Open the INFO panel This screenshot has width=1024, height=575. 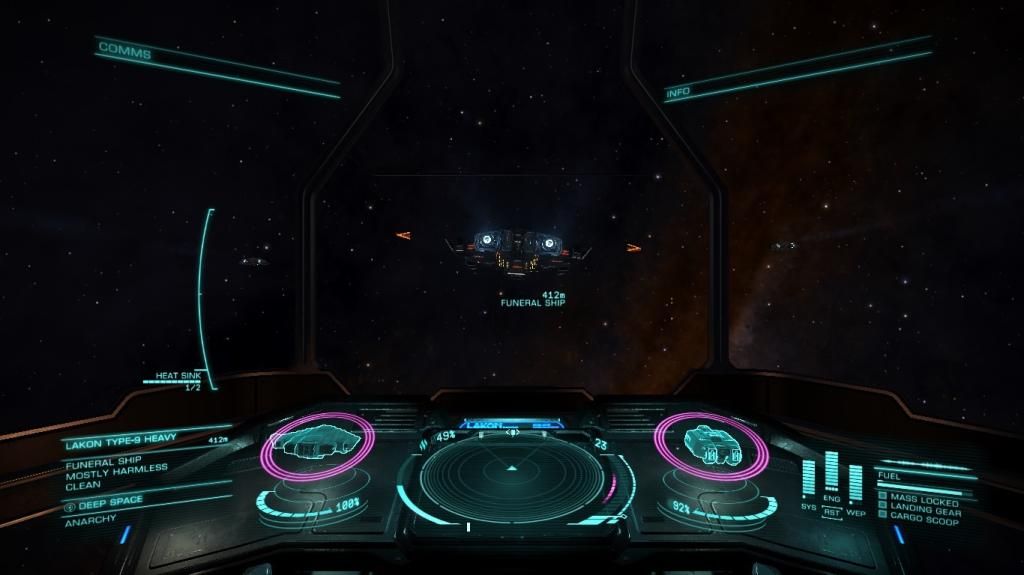click(x=679, y=93)
